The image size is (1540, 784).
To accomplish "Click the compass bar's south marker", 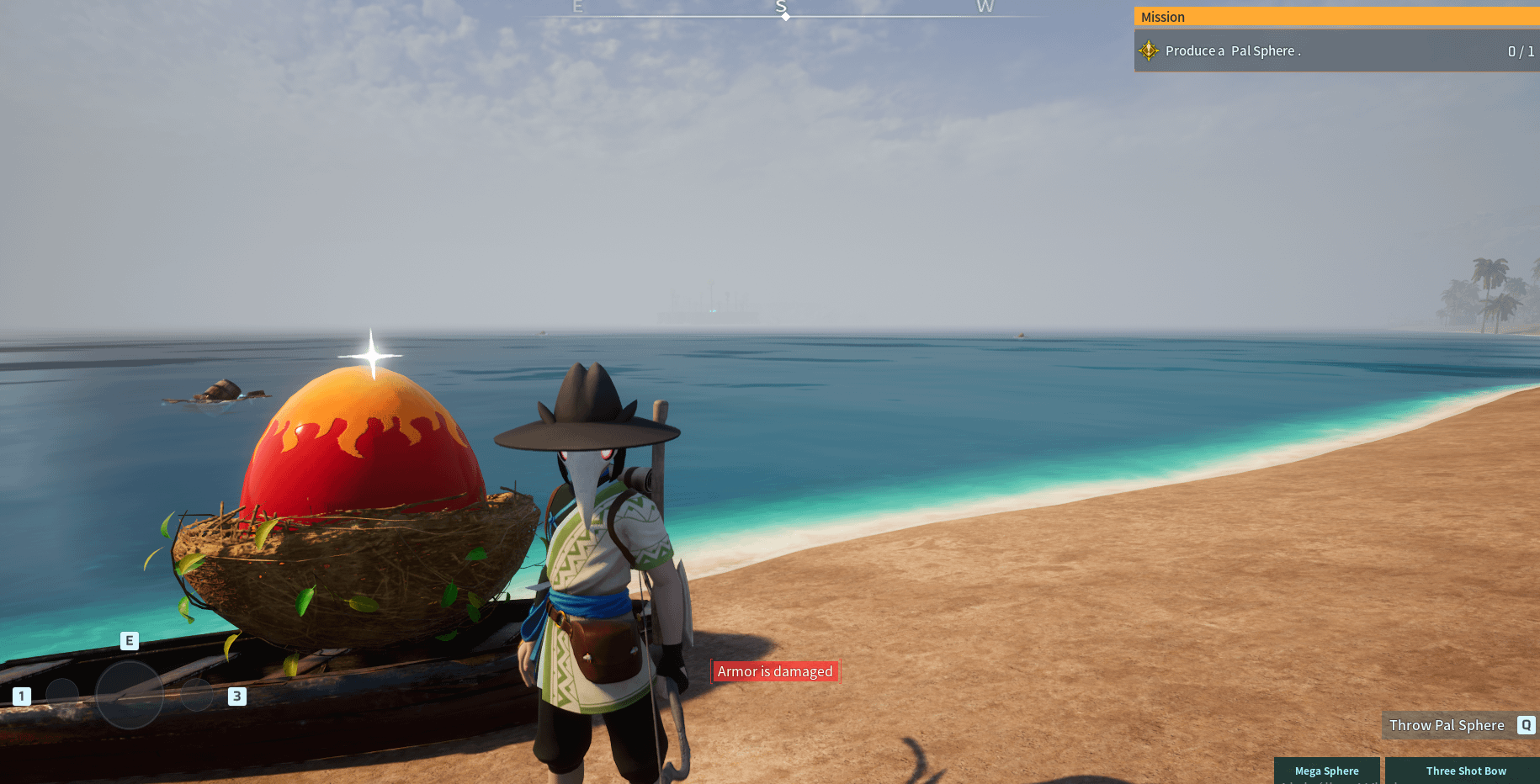I will click(782, 9).
